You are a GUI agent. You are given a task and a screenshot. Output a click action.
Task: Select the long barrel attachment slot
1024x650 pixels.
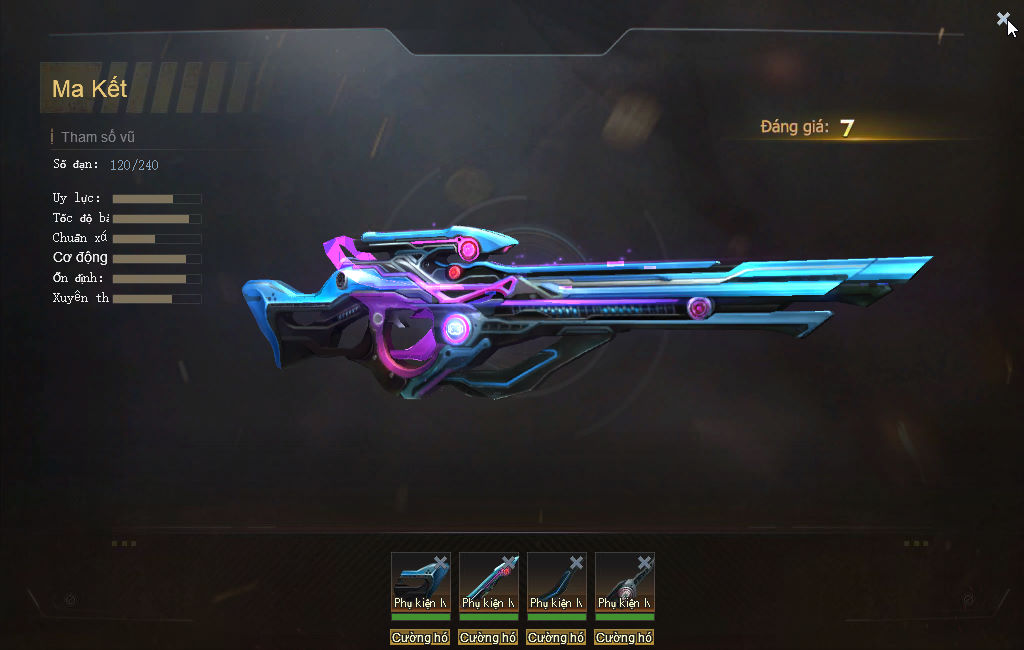pyautogui.click(x=487, y=582)
